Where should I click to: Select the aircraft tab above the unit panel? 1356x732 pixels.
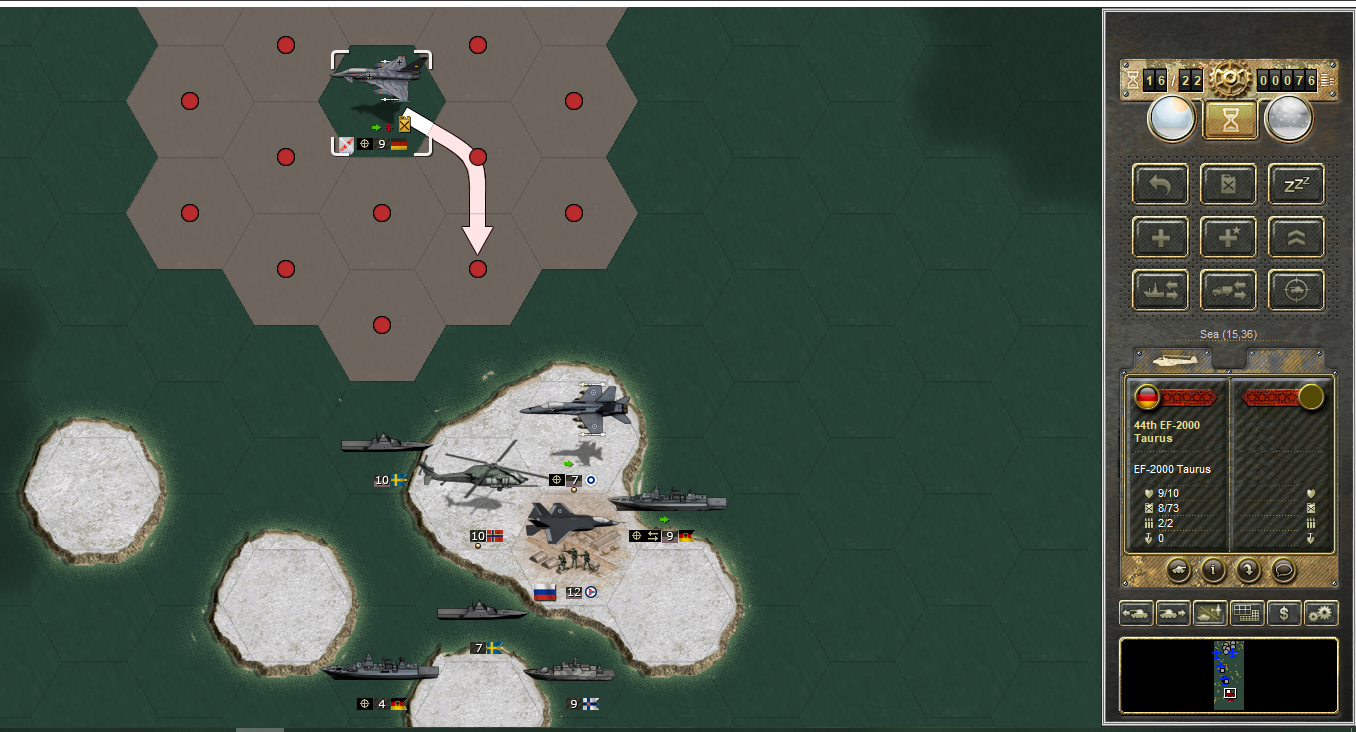coord(1172,359)
